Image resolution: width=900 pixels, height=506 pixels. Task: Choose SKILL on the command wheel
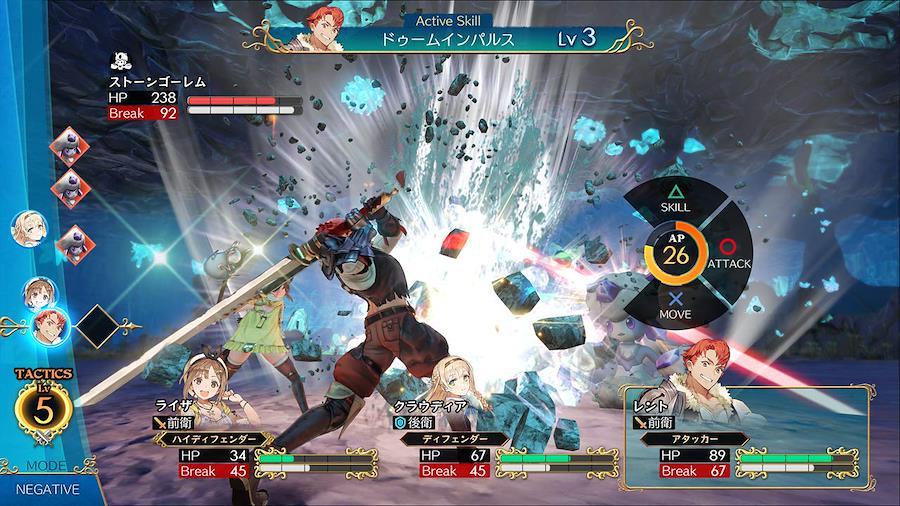coord(675,197)
